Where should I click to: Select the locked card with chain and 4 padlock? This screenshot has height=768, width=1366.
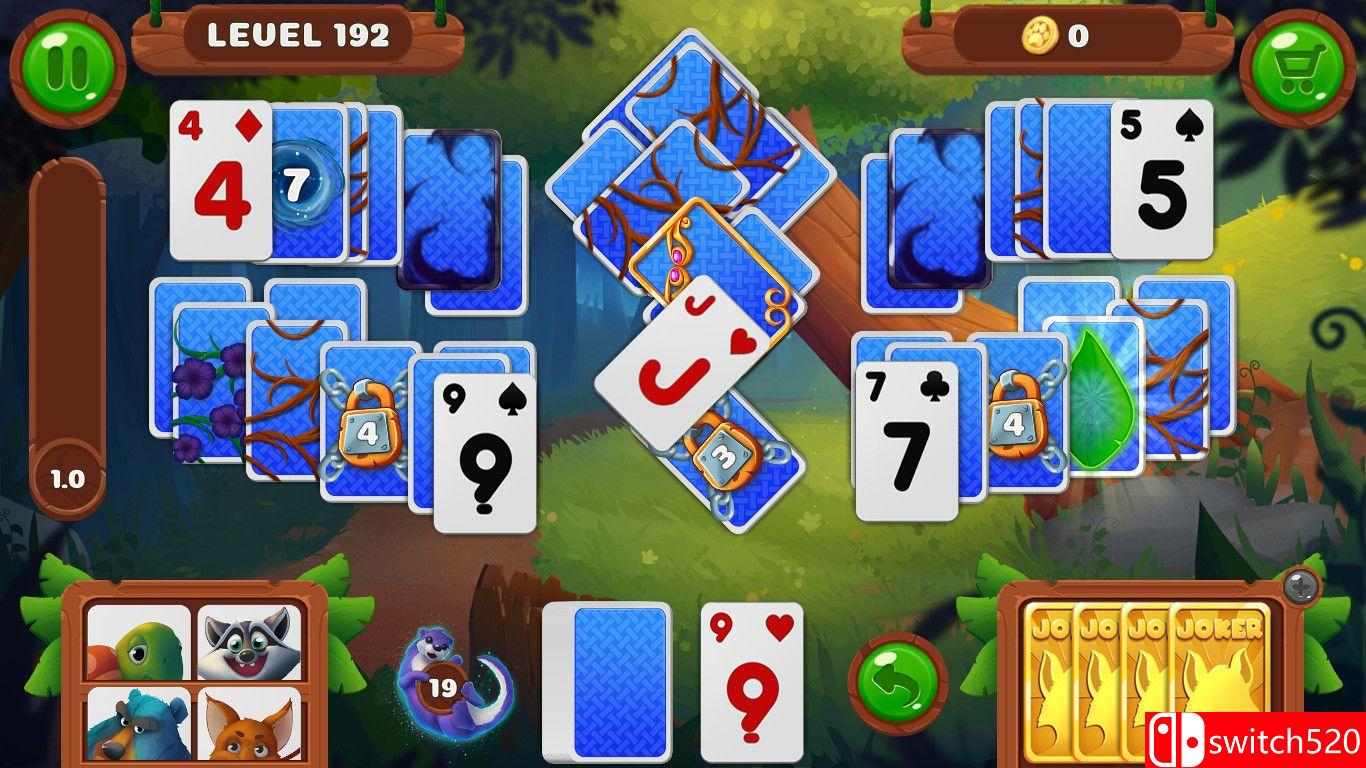tap(367, 420)
